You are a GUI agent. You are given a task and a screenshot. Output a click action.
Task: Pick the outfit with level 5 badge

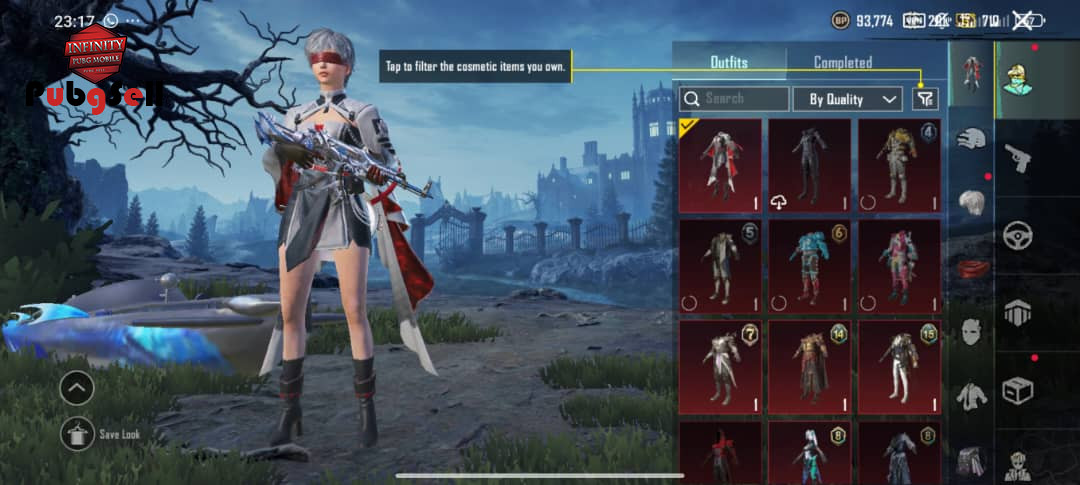point(719,267)
